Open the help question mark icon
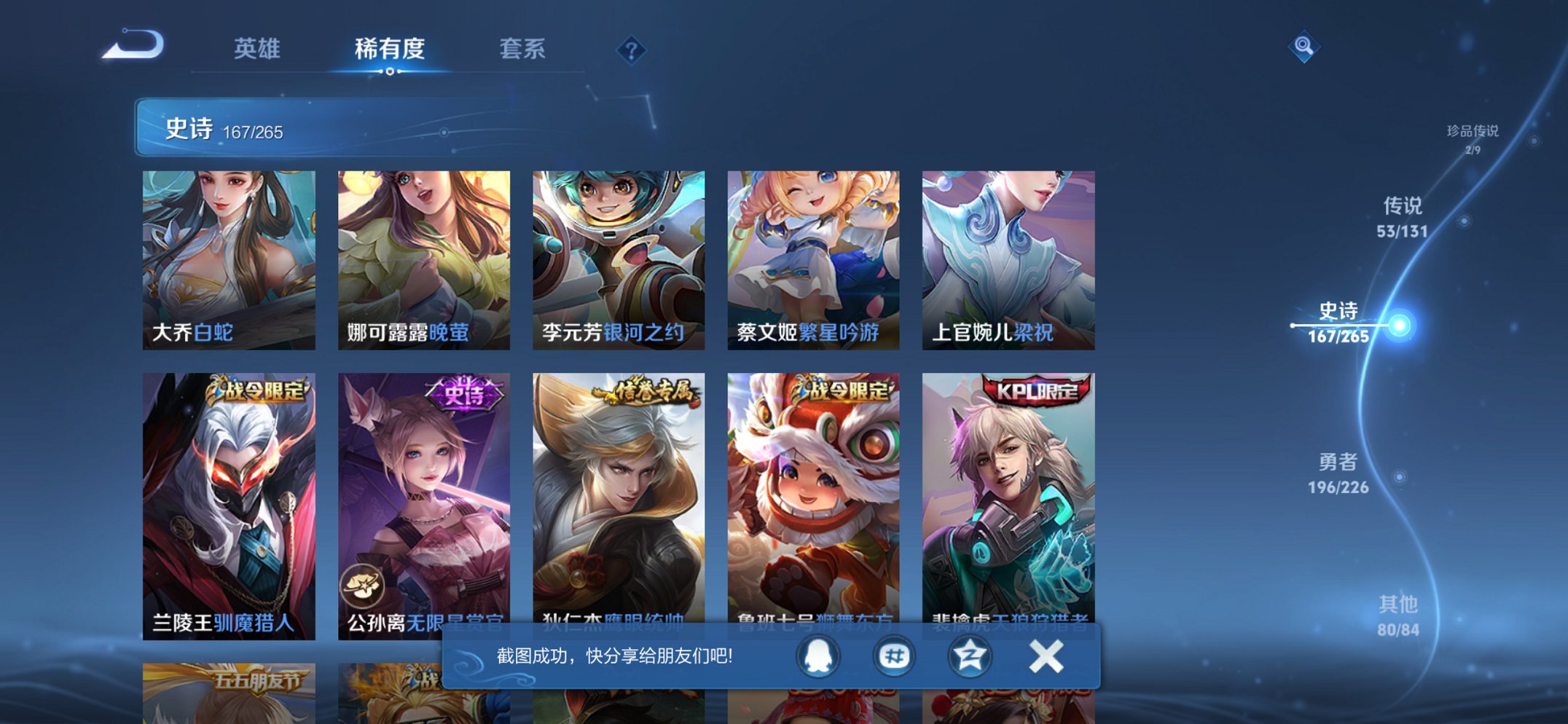The width and height of the screenshot is (1568, 724). point(633,50)
